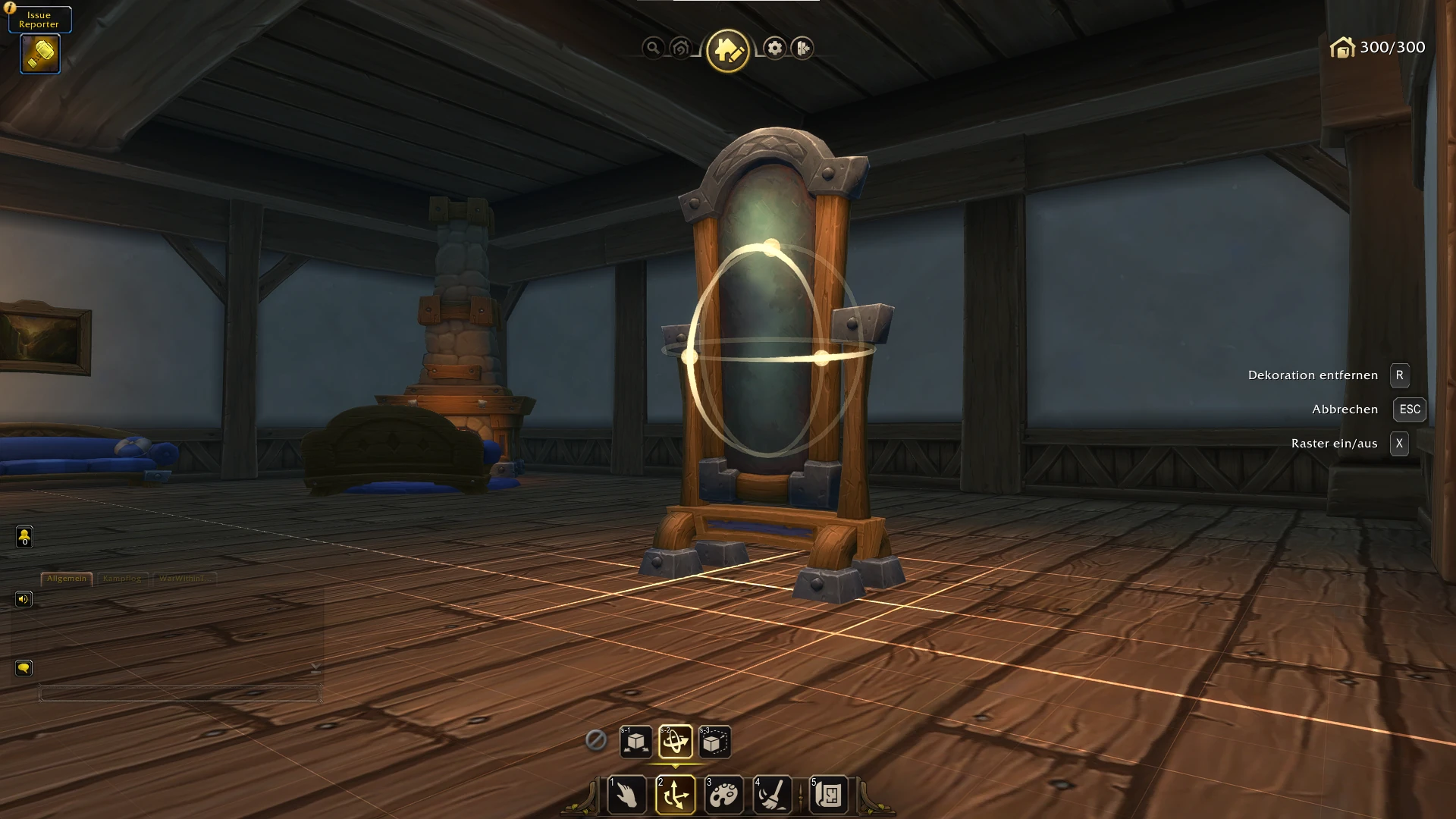
Task: Activate the broom cleanup tool
Action: (x=772, y=794)
